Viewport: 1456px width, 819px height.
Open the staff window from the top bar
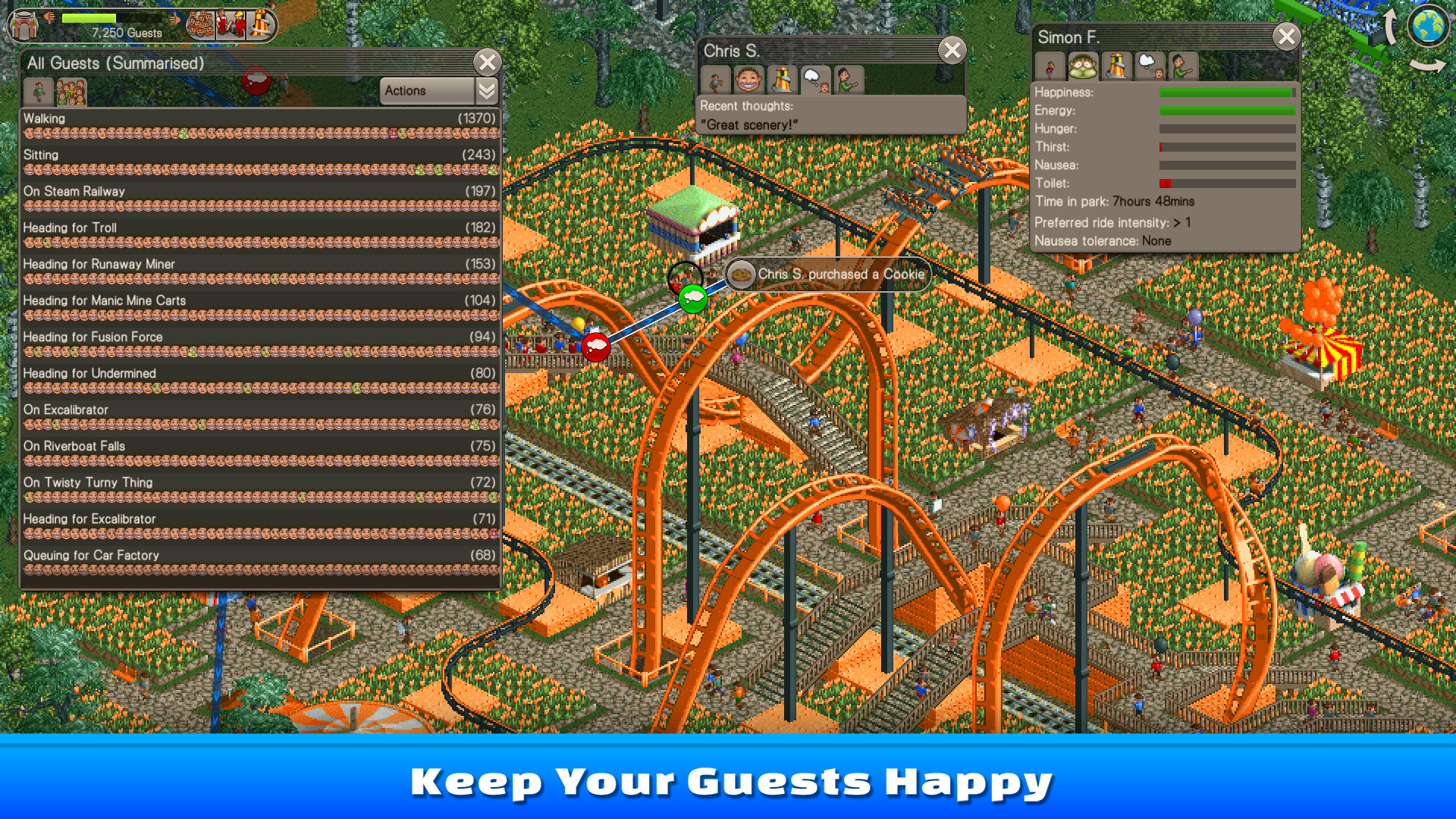231,24
